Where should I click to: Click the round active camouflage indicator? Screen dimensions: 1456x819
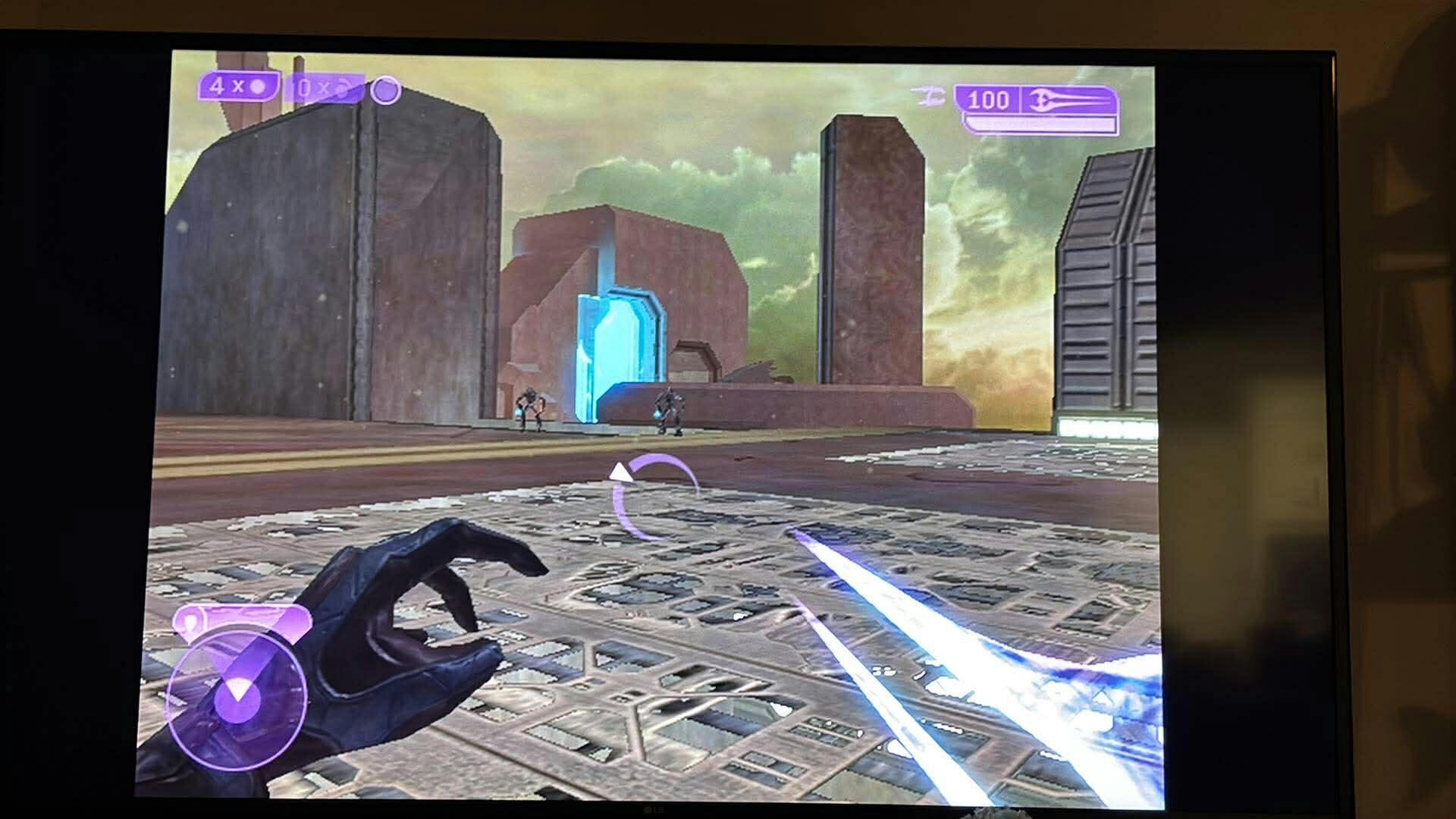385,91
